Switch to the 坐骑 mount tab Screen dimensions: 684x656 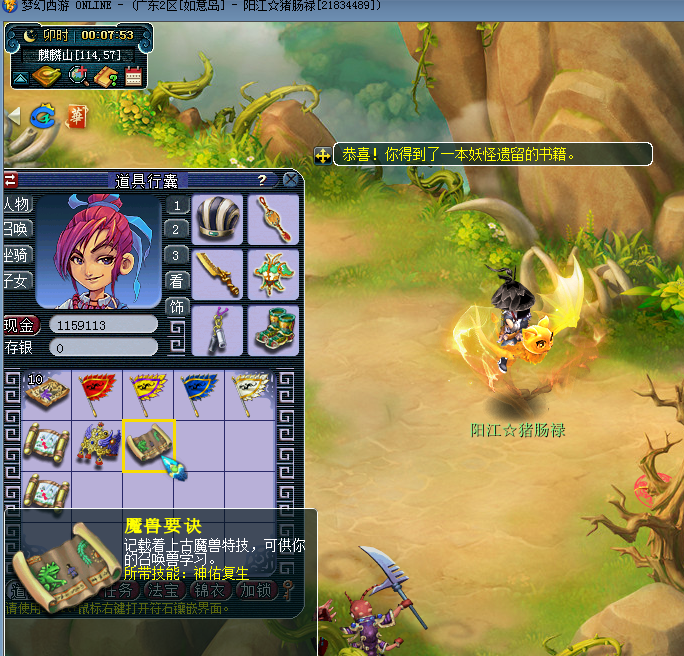[x=17, y=255]
